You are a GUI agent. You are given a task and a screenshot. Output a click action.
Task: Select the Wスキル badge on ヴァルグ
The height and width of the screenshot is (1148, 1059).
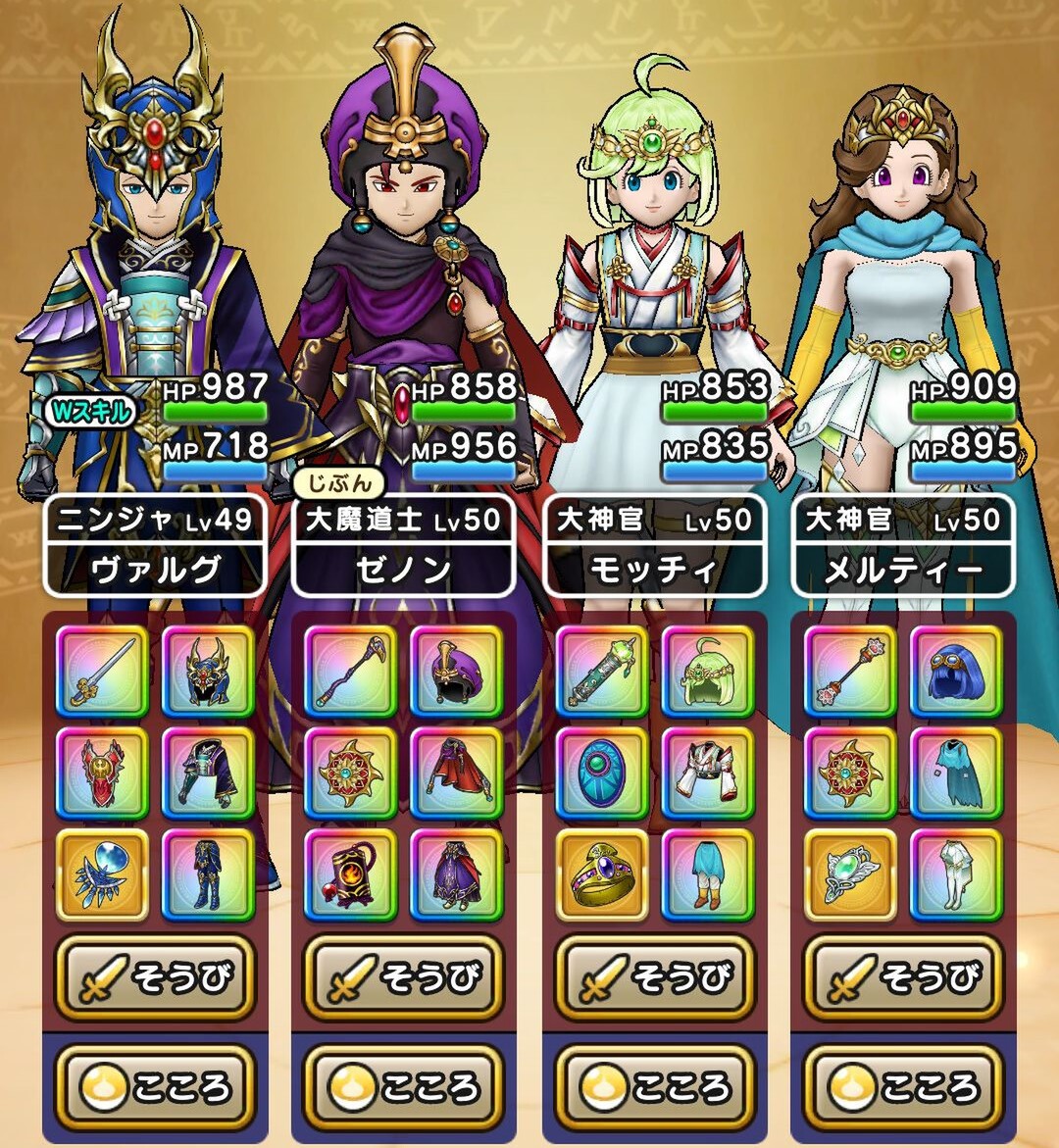point(89,412)
